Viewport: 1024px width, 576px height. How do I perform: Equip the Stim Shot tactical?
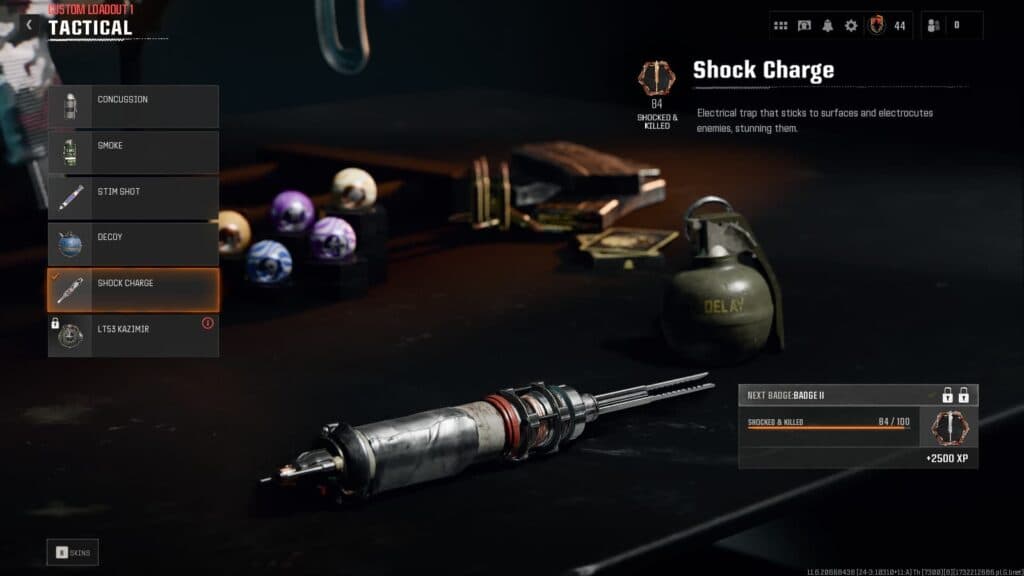coord(133,198)
